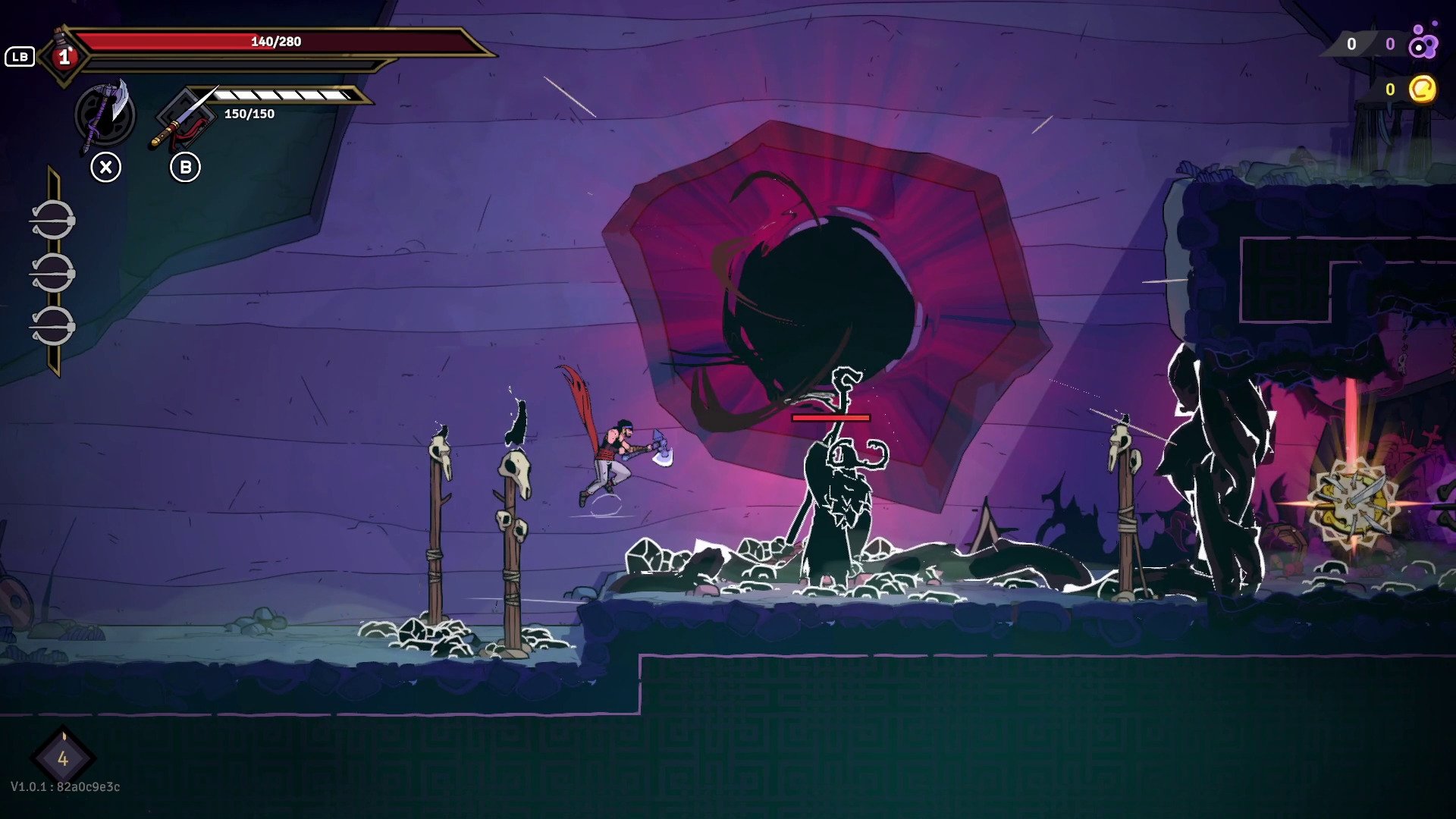Click the purple spirit orbs icon

point(1423,42)
